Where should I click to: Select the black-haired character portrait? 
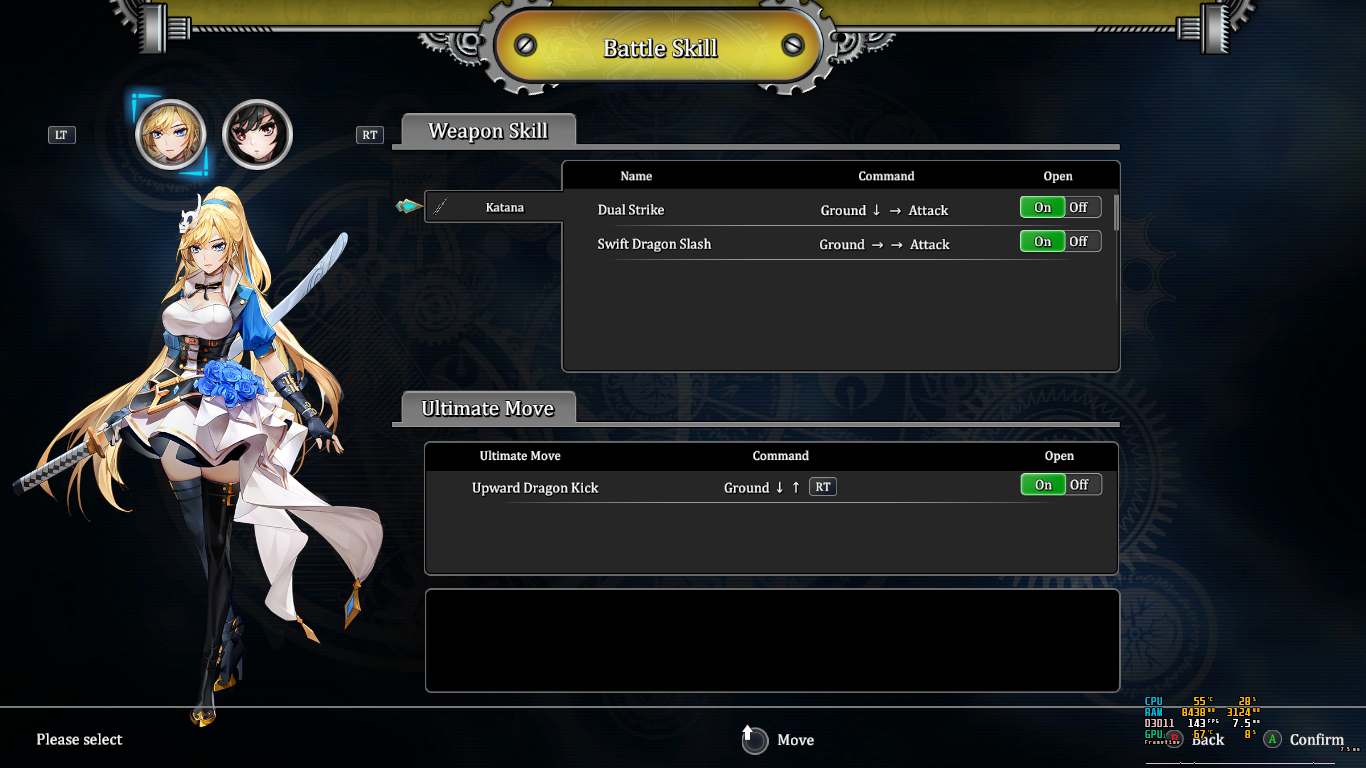[257, 134]
